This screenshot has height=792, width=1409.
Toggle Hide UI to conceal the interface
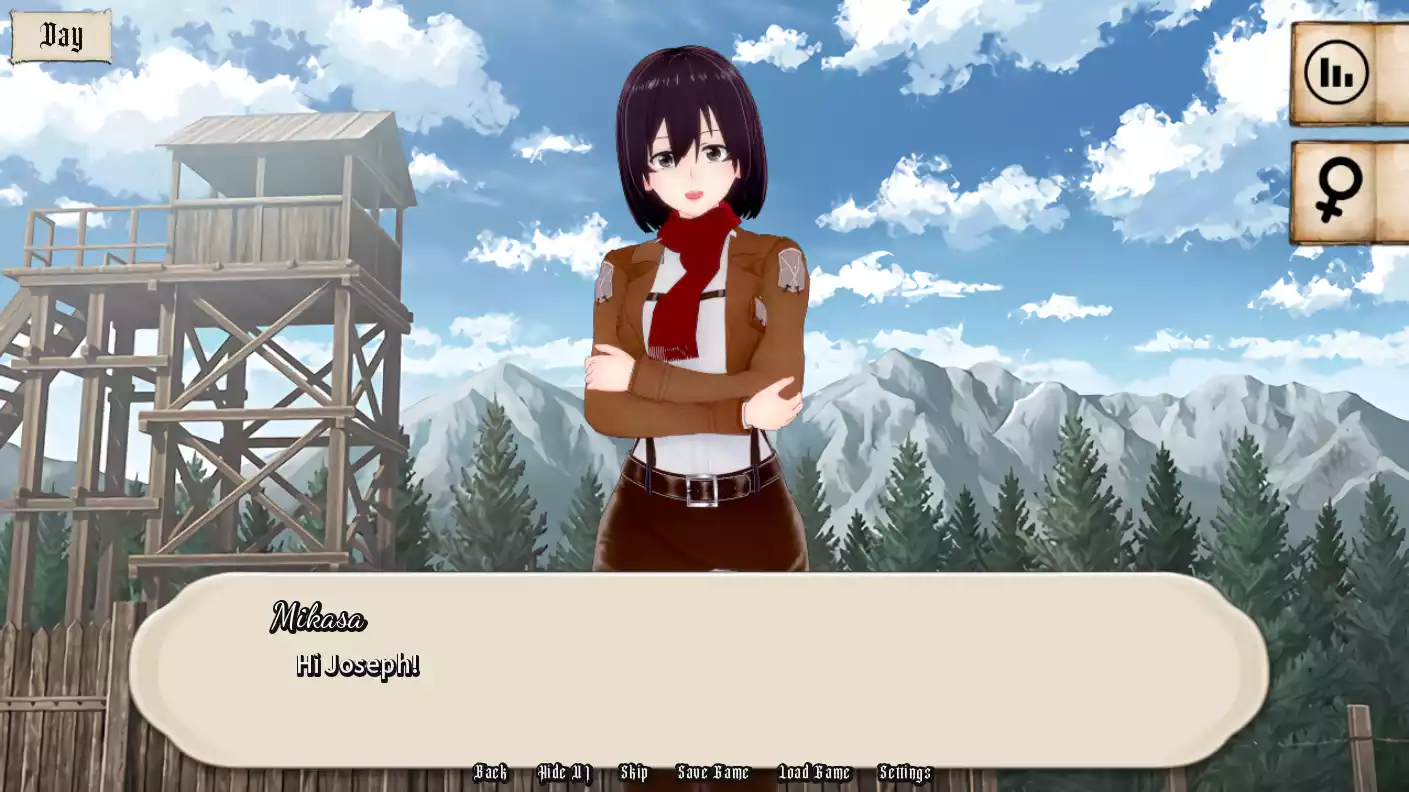coord(565,772)
